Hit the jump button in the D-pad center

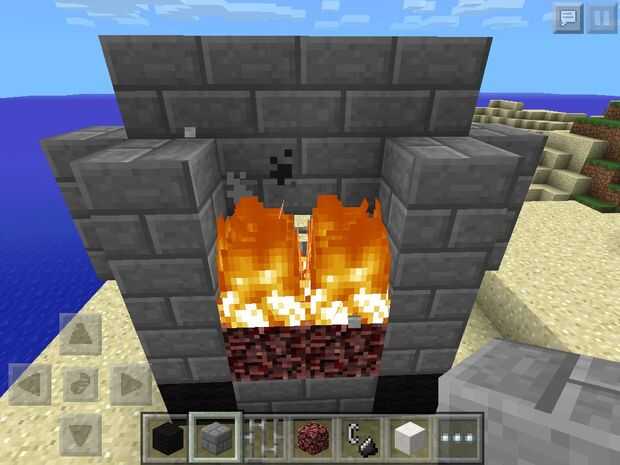(x=80, y=384)
